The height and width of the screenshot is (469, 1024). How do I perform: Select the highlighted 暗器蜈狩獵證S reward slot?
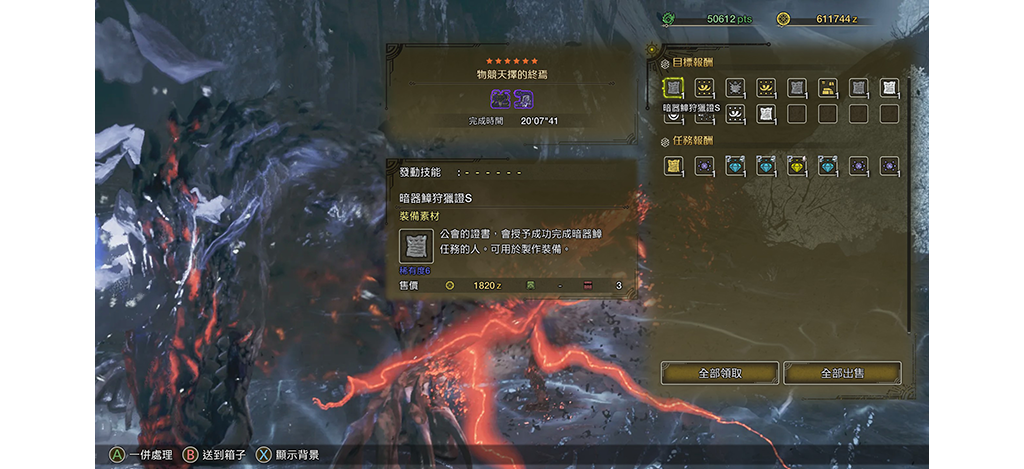click(x=673, y=88)
